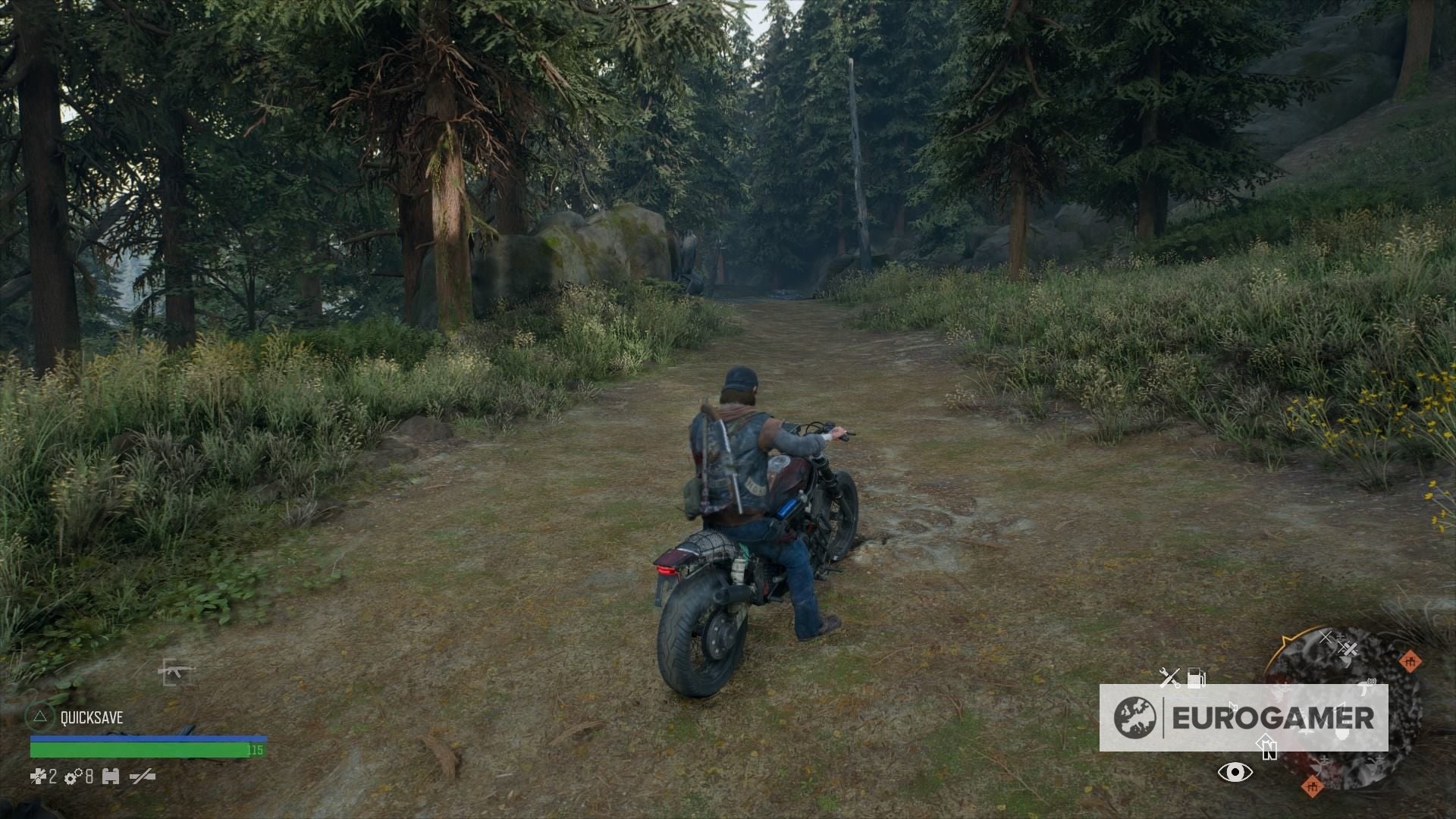1456x819 pixels.
Task: Click the fuel pump icon beside the repair tools
Action: tap(1197, 676)
